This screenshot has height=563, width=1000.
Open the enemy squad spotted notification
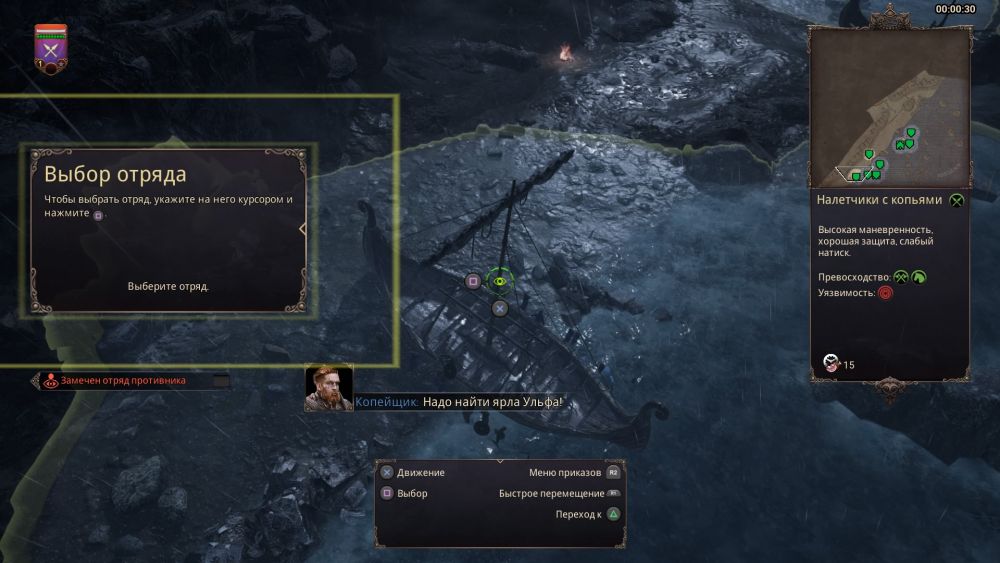point(123,380)
